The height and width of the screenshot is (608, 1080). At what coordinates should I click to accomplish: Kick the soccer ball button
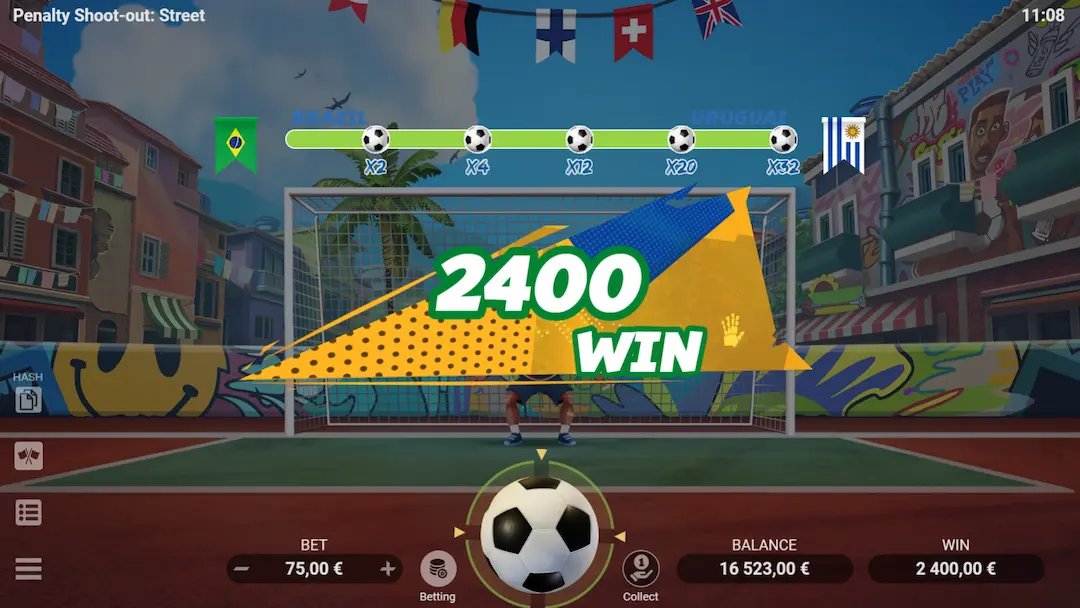[x=540, y=534]
